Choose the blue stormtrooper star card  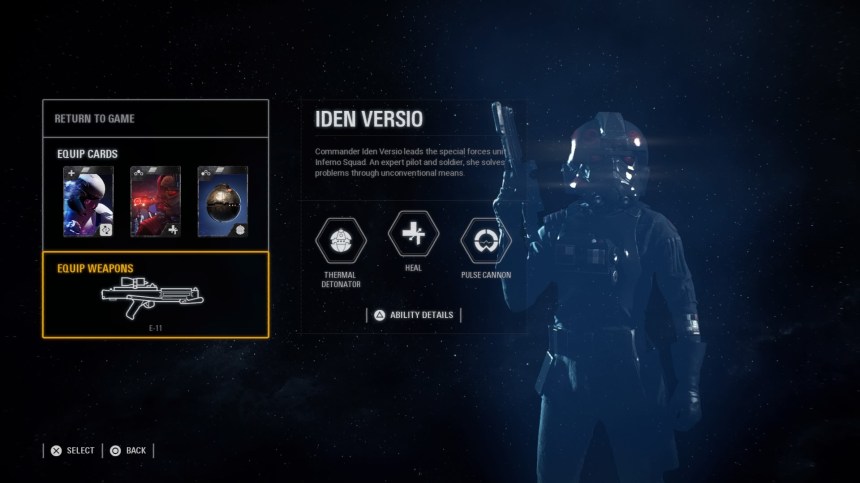pos(88,201)
